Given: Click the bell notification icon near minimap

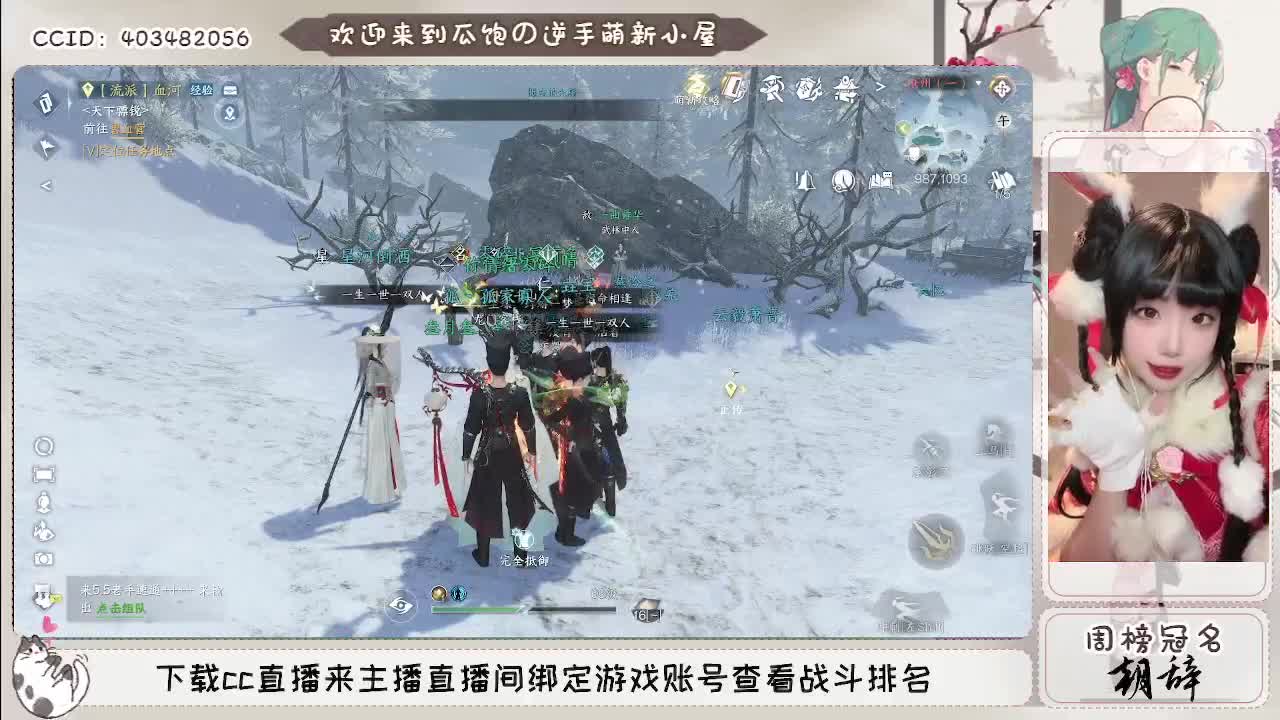Looking at the screenshot, I should pos(806,180).
